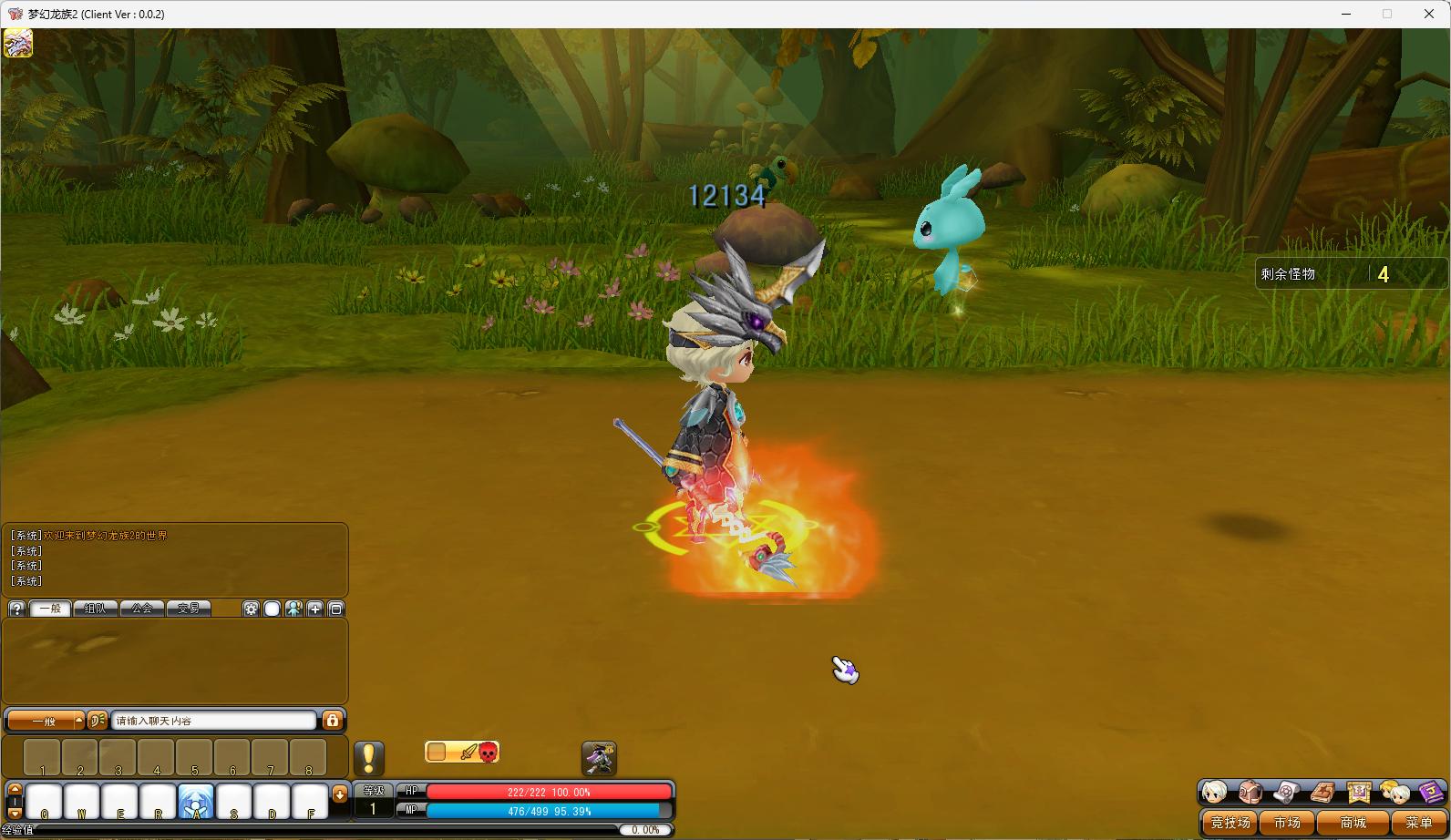Click the chat message input field

click(214, 721)
